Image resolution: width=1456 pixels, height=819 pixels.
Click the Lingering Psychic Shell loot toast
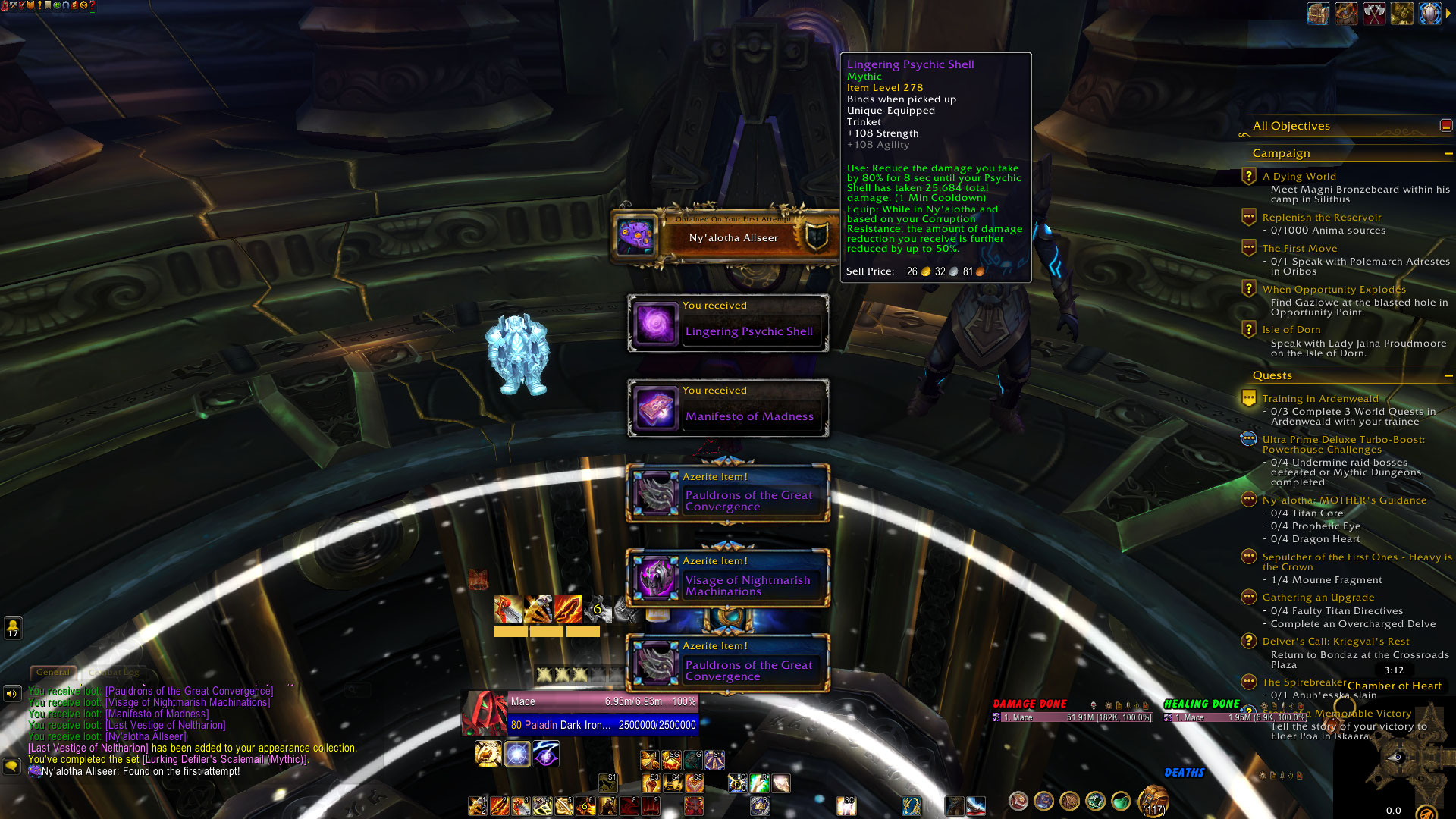728,324
